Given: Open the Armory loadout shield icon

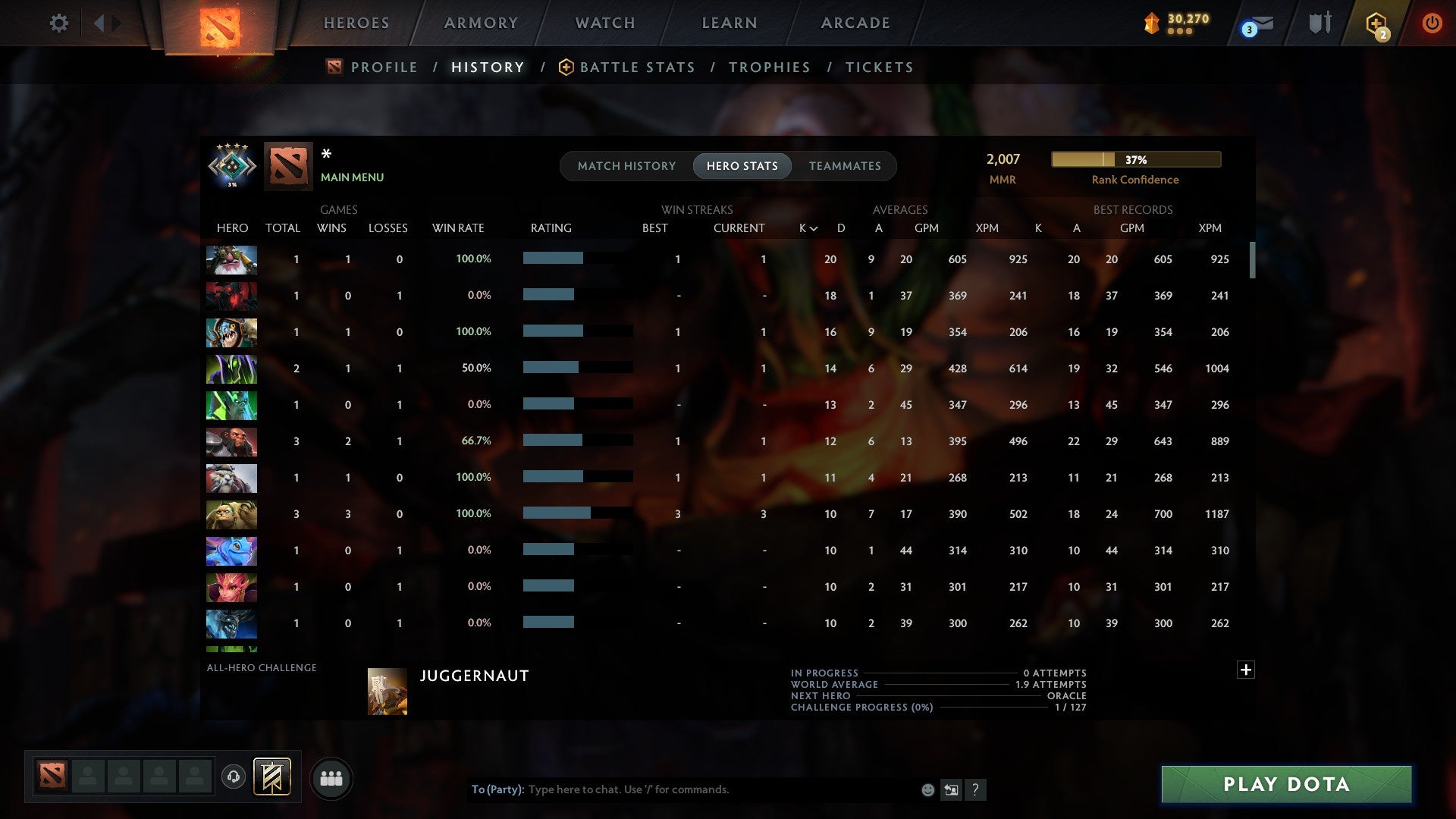Looking at the screenshot, I should pyautogui.click(x=1318, y=23).
